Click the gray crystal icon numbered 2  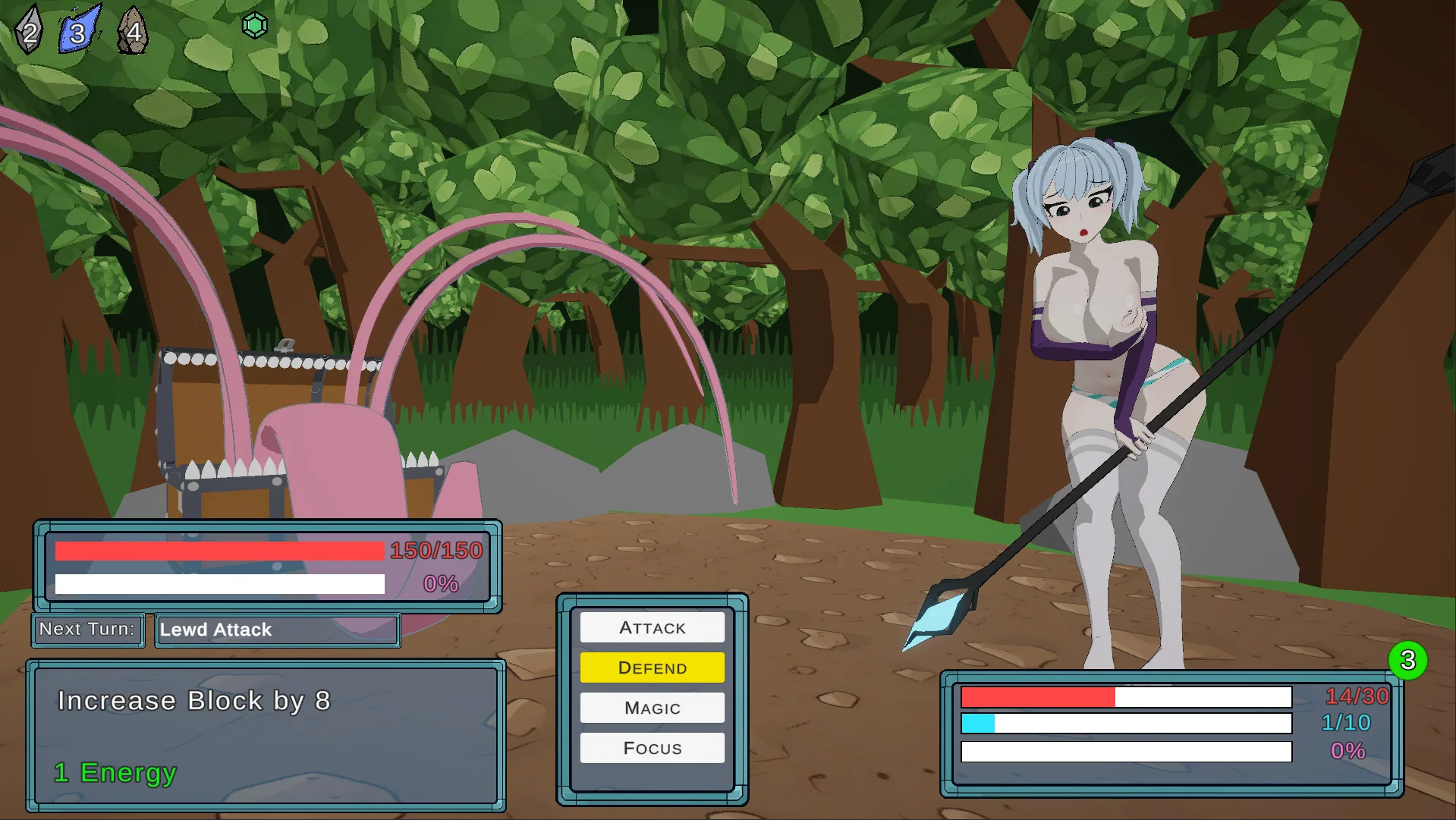30,31
